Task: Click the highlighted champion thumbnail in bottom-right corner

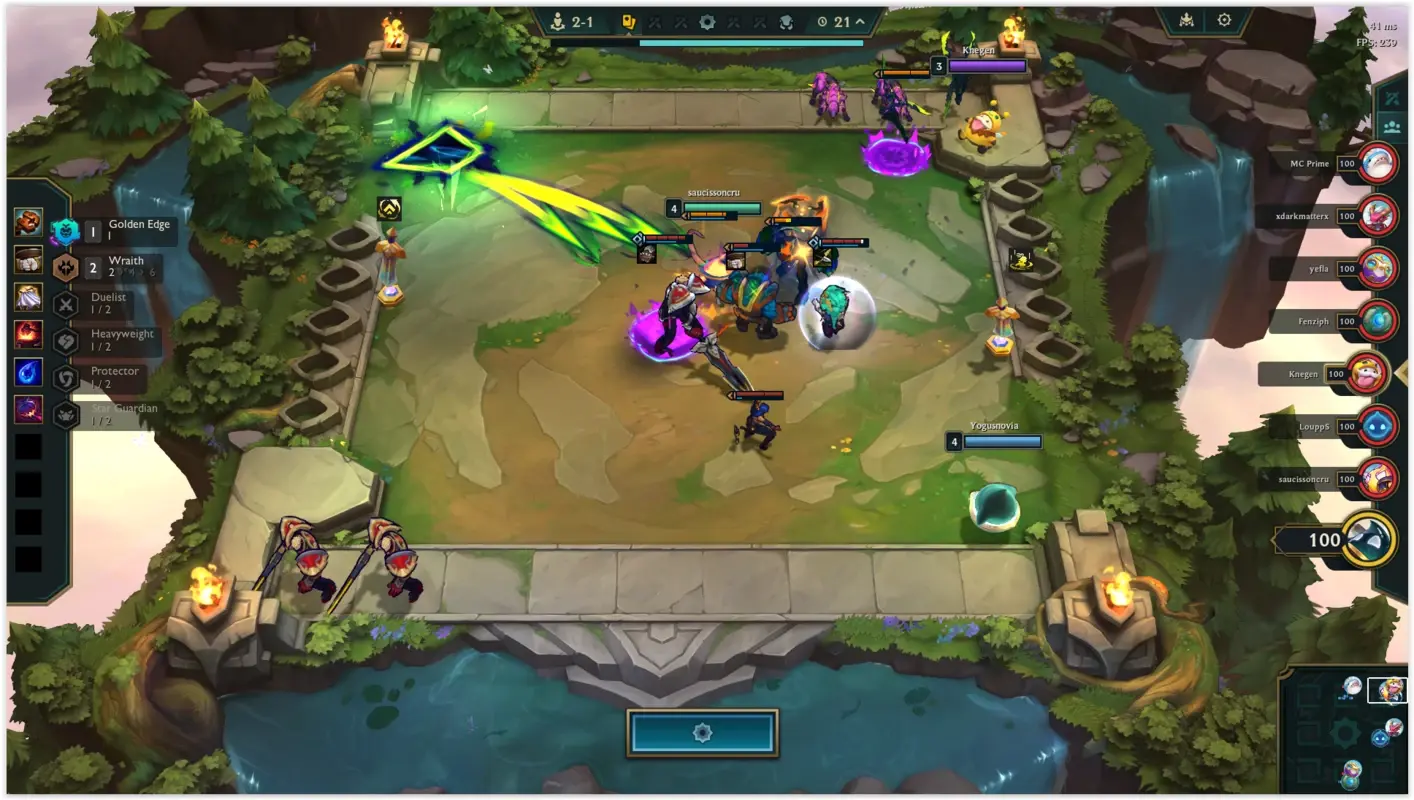Action: pyautogui.click(x=1388, y=690)
